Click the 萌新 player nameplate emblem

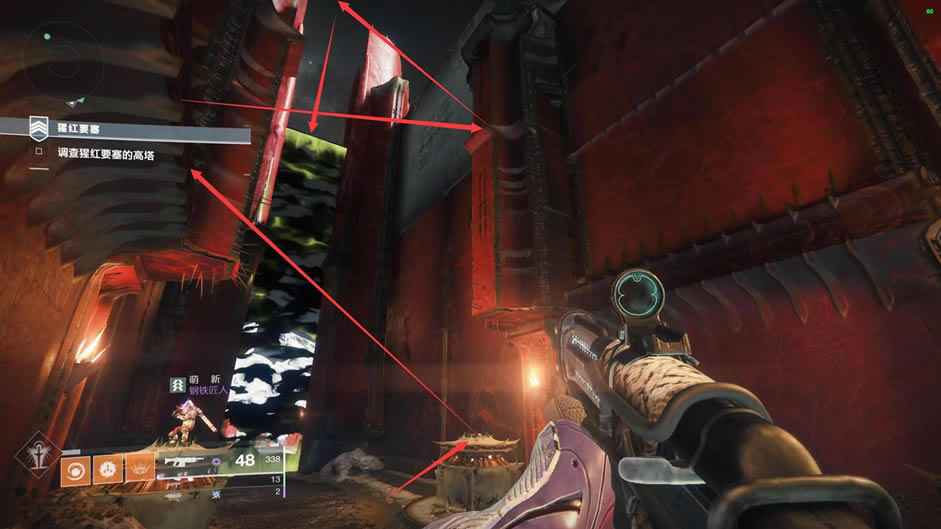(x=179, y=384)
